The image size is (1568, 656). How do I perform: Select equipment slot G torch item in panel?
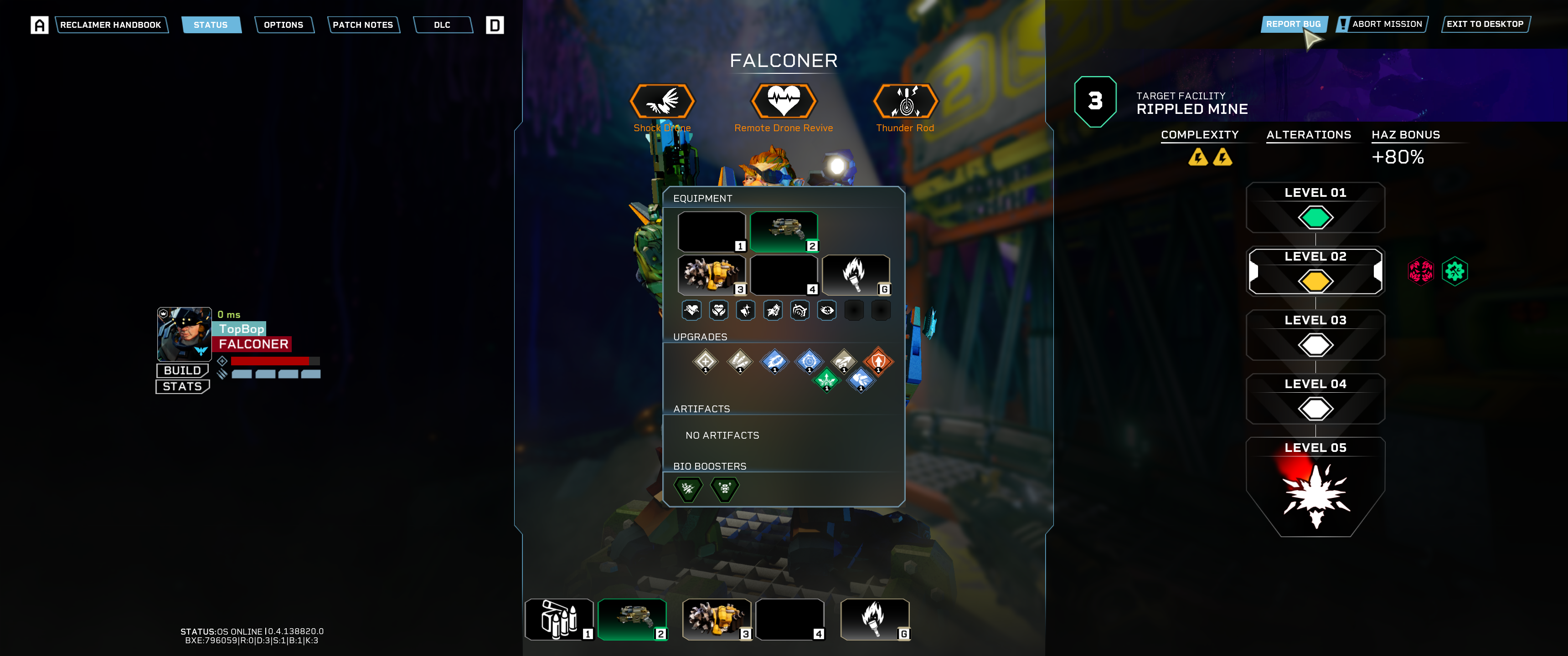tap(855, 274)
